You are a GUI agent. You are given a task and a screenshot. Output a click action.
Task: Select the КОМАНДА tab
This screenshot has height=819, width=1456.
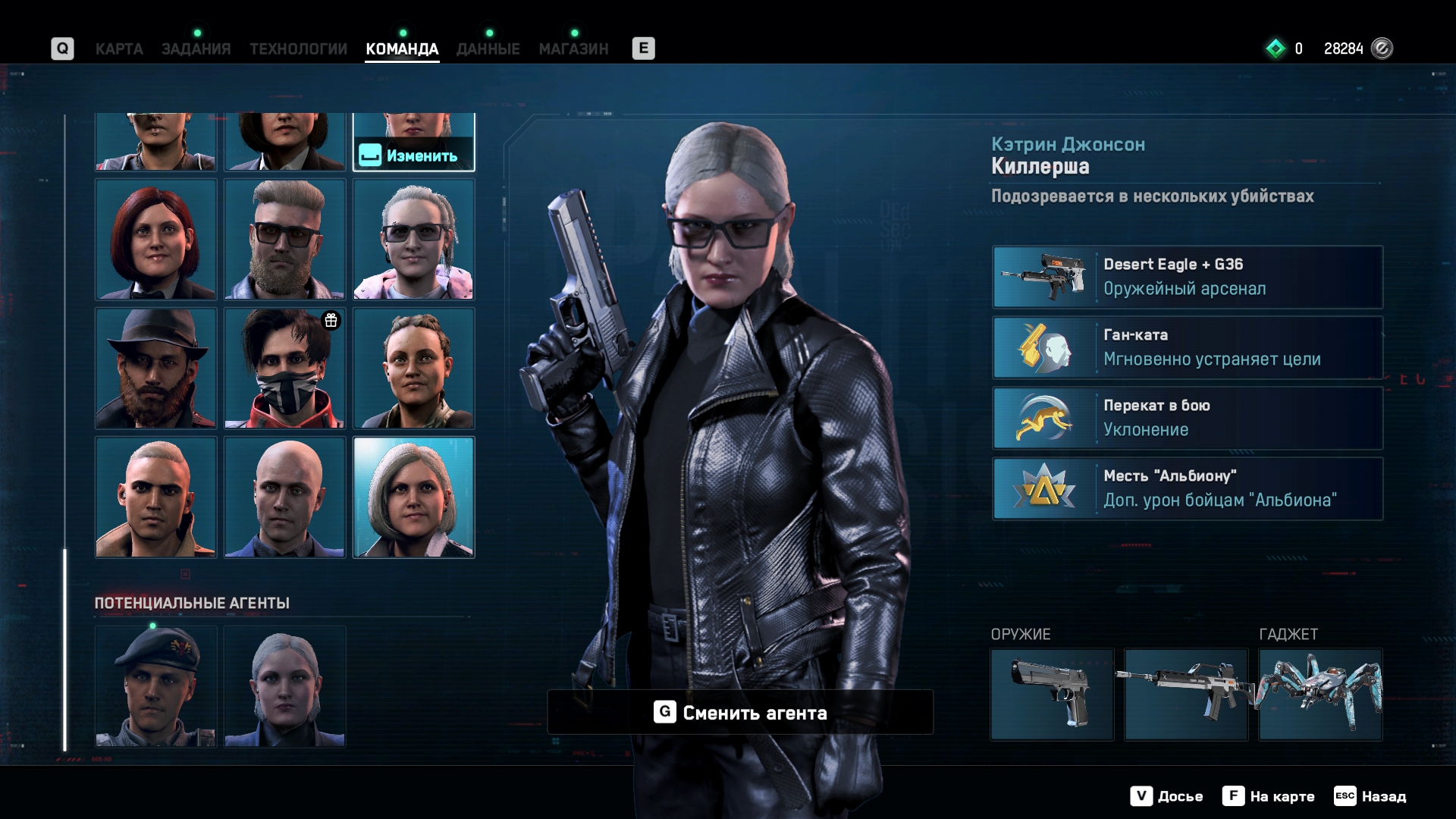pos(402,49)
